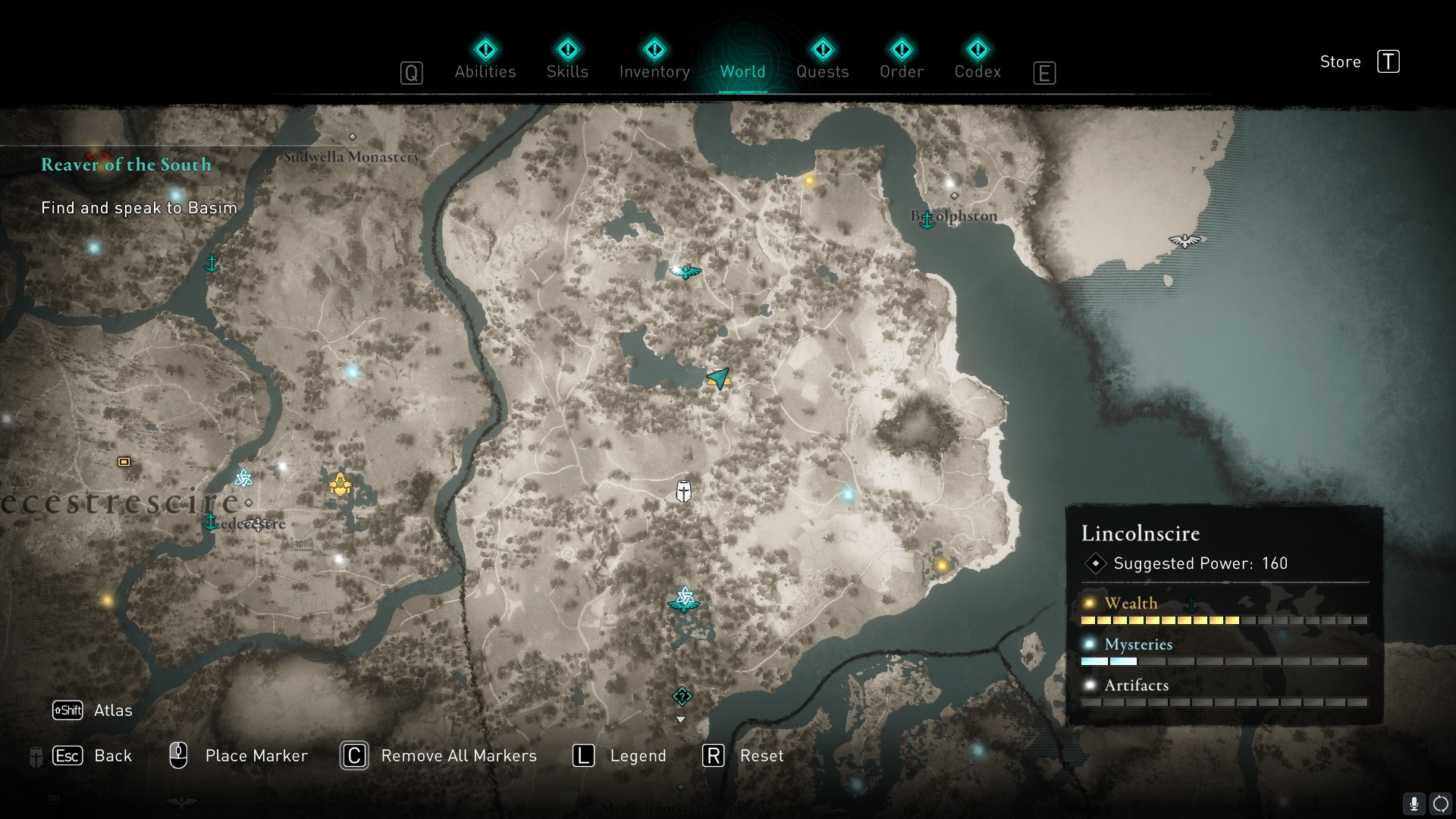Click the white raven icon over the sea
1456x819 pixels.
click(x=1184, y=240)
